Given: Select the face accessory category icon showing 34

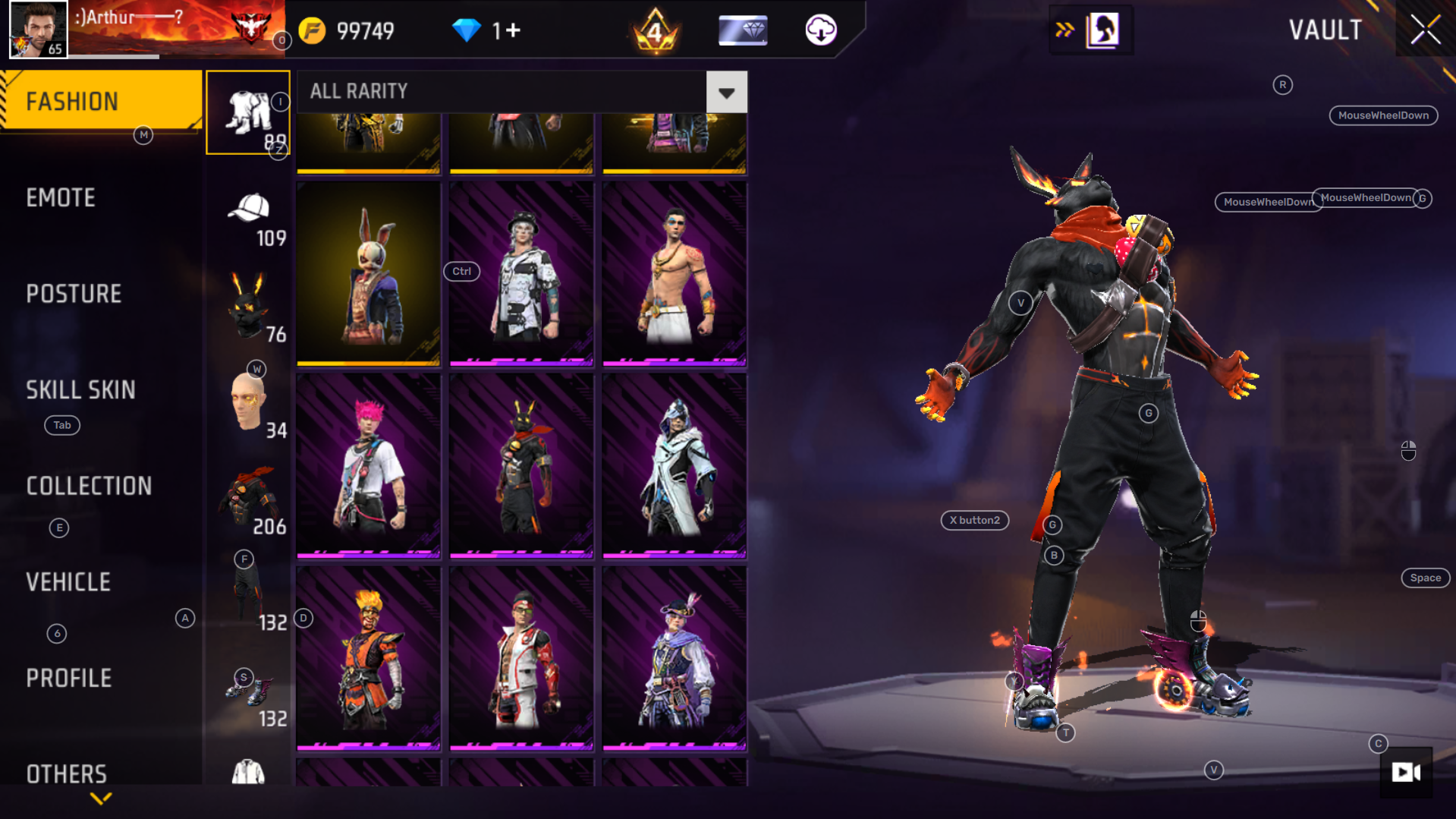Looking at the screenshot, I should [247, 402].
